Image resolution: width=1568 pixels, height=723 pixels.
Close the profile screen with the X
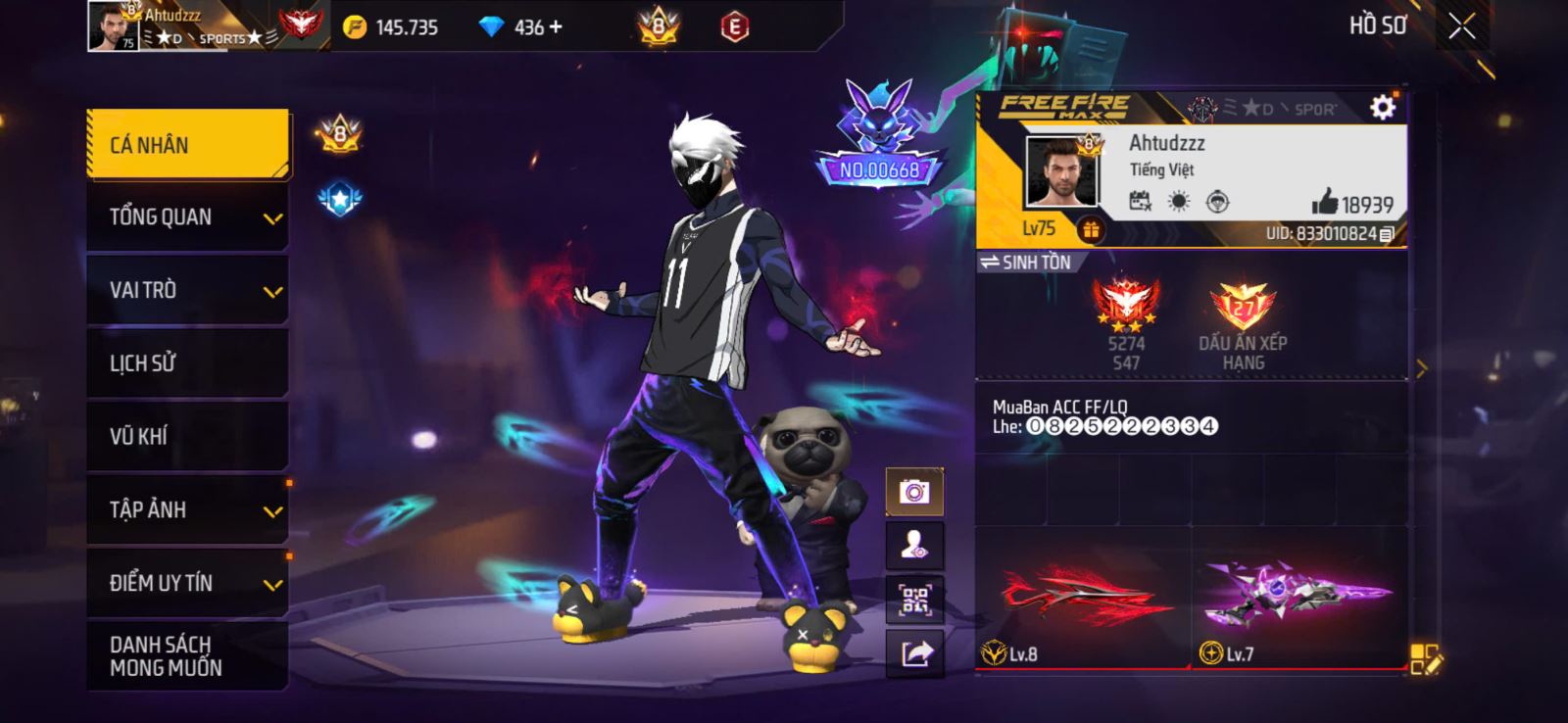pyautogui.click(x=1461, y=27)
